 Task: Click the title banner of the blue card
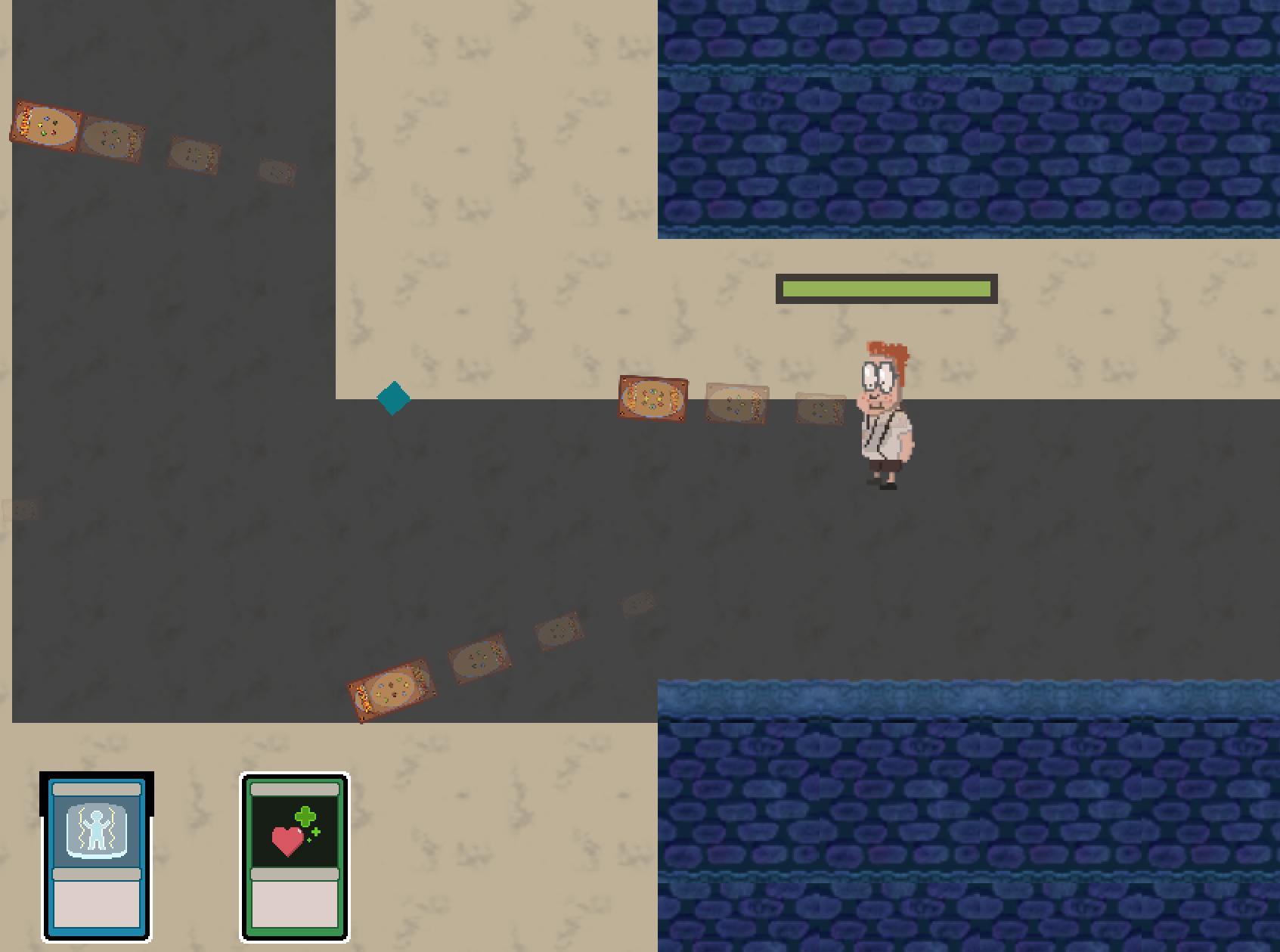click(95, 790)
